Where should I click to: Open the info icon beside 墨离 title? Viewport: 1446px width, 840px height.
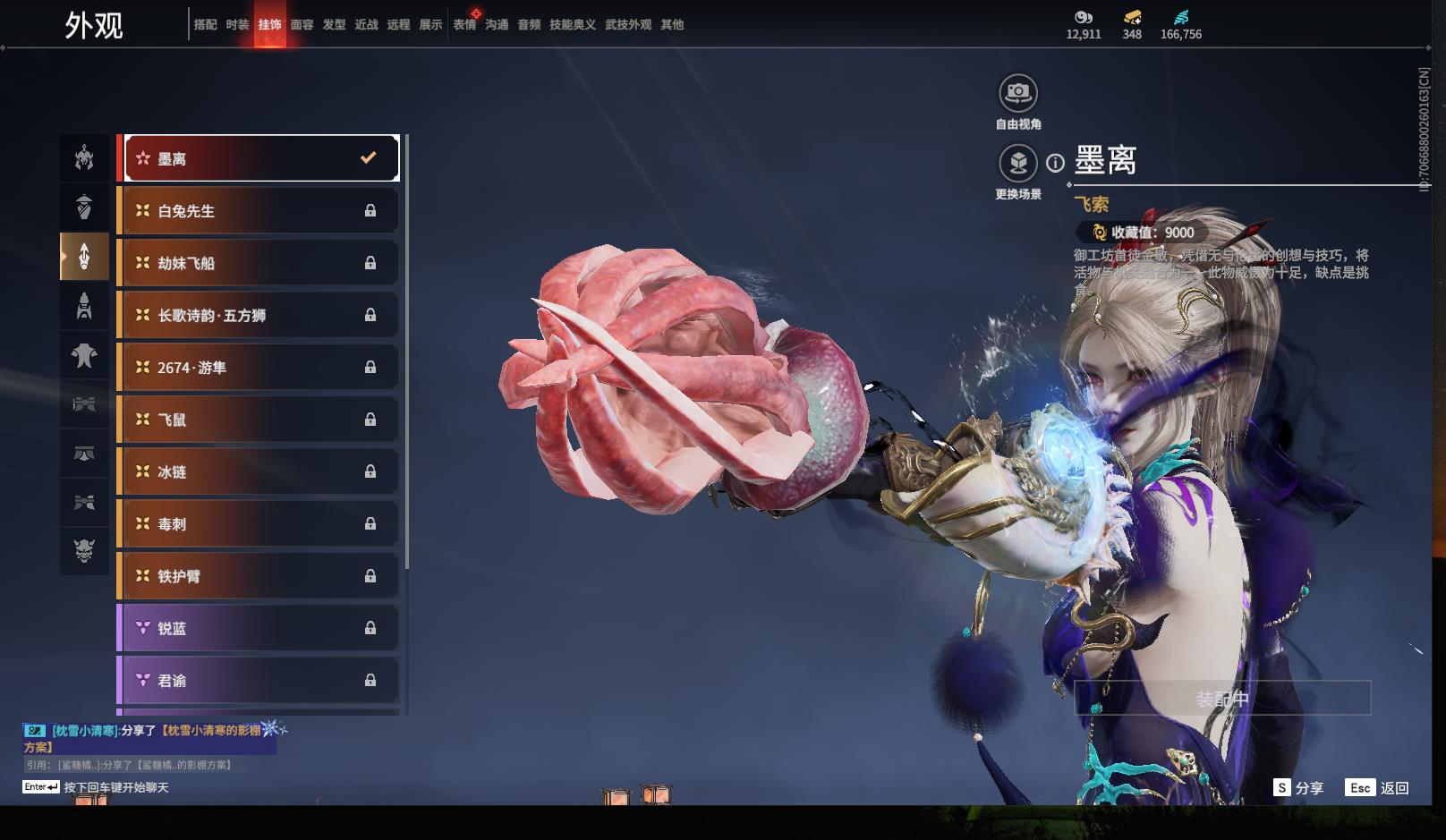pos(1056,163)
